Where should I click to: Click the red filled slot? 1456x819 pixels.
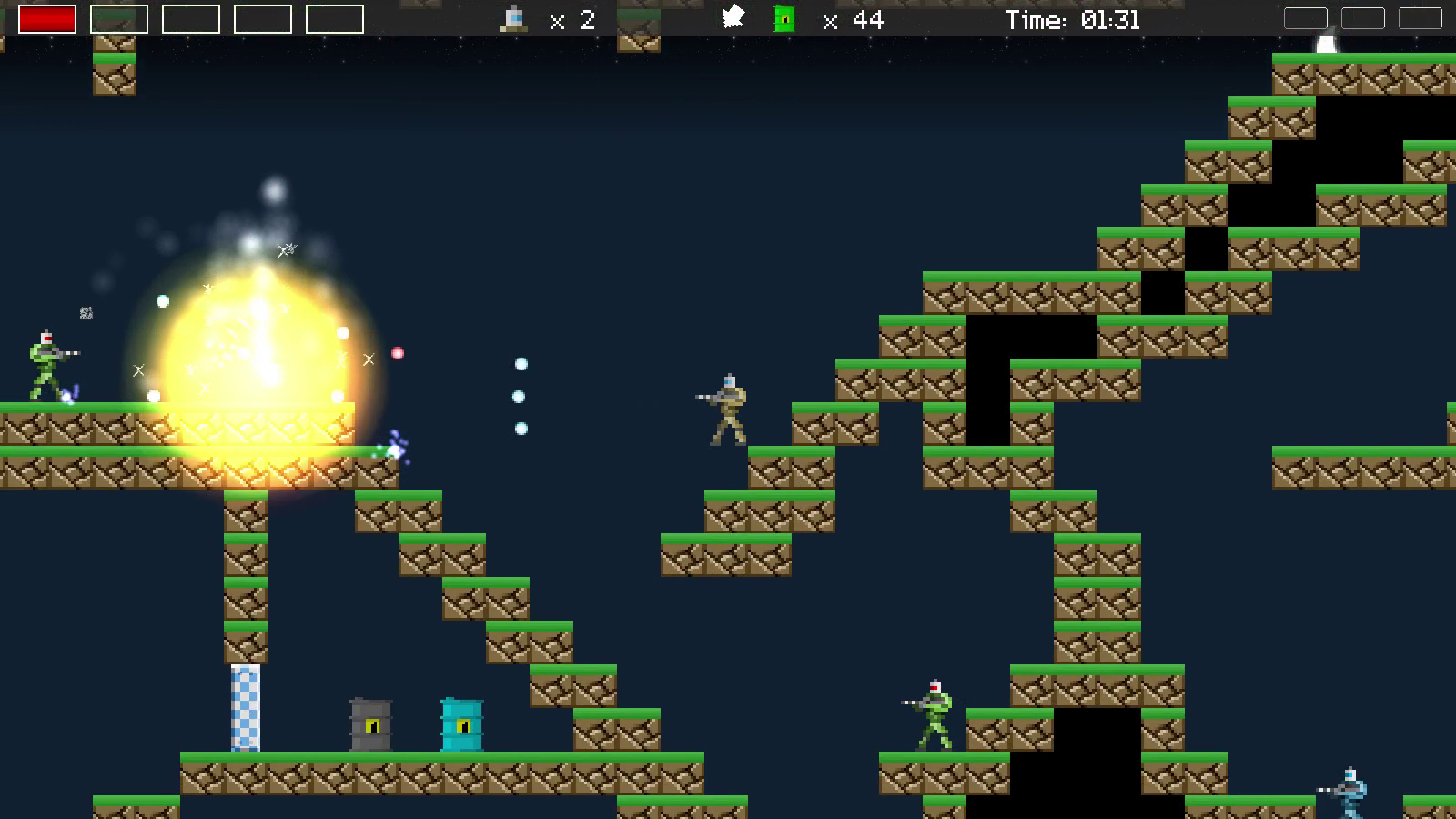pos(47,19)
